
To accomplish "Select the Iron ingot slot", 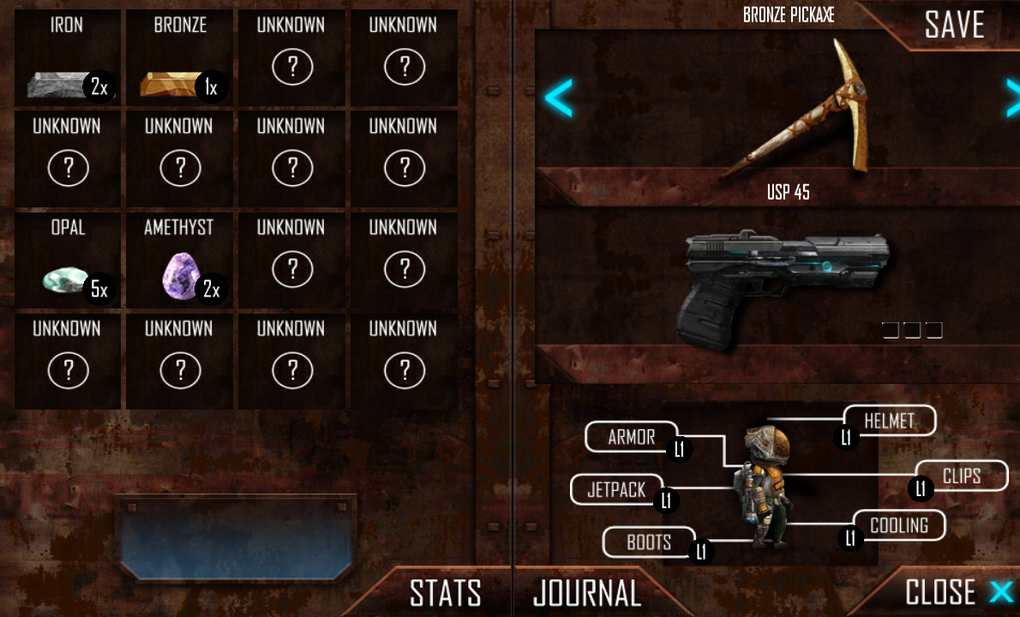I will (68, 58).
